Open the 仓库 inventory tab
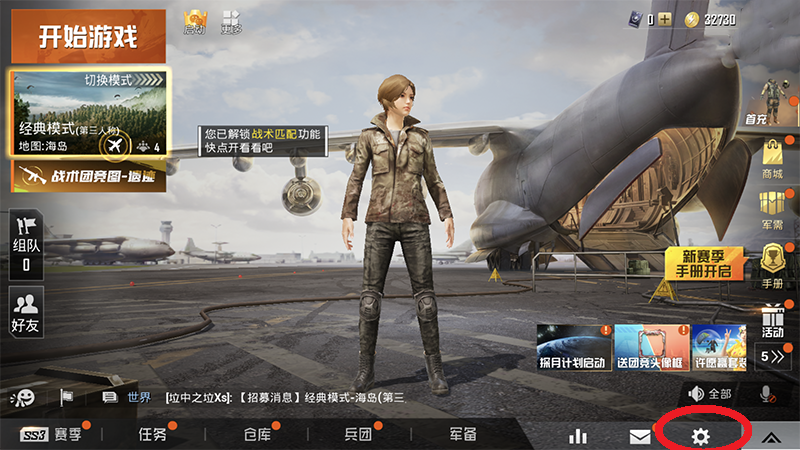The height and width of the screenshot is (450, 800). [257, 435]
